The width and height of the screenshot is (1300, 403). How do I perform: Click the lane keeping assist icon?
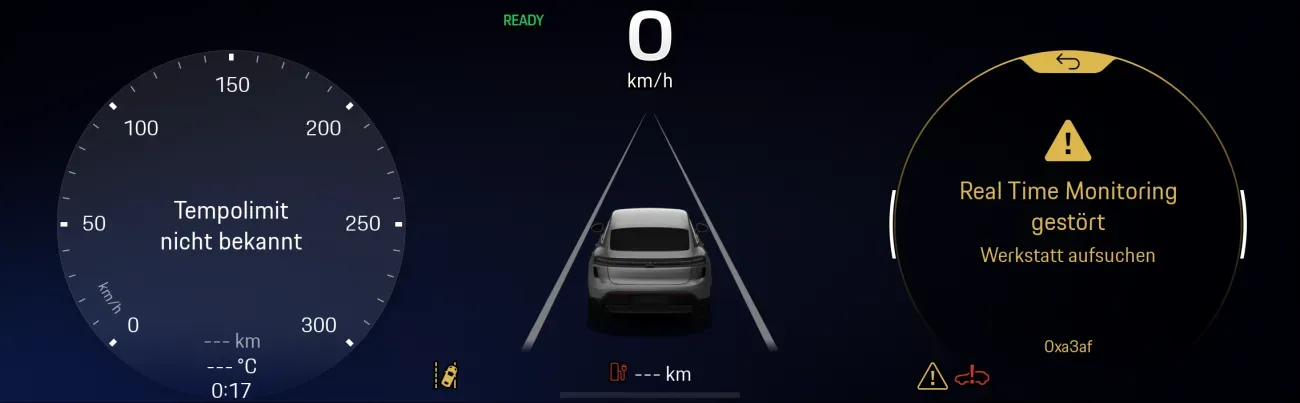(446, 375)
